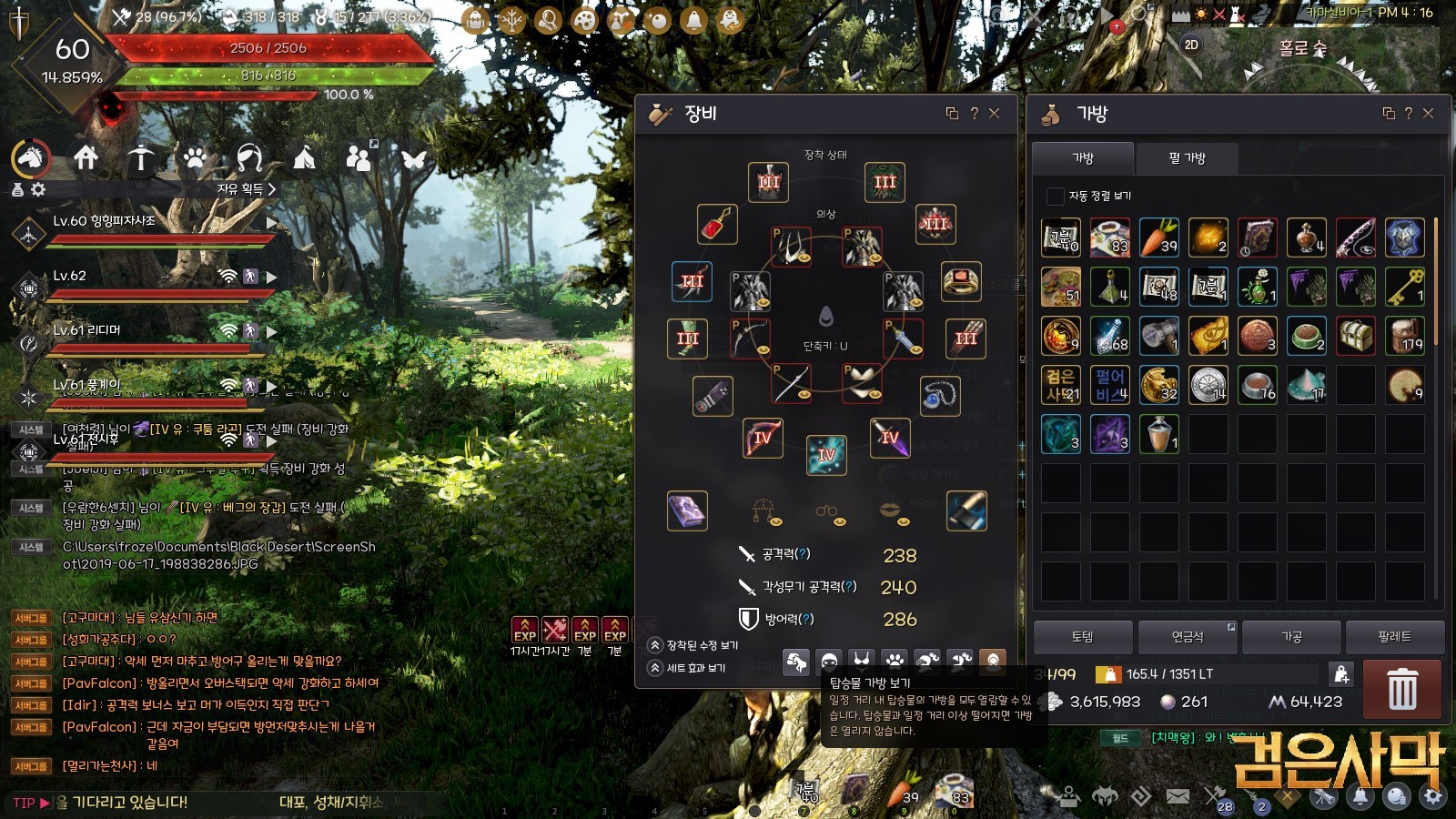Select the treasure chest item in the bag

1355,336
